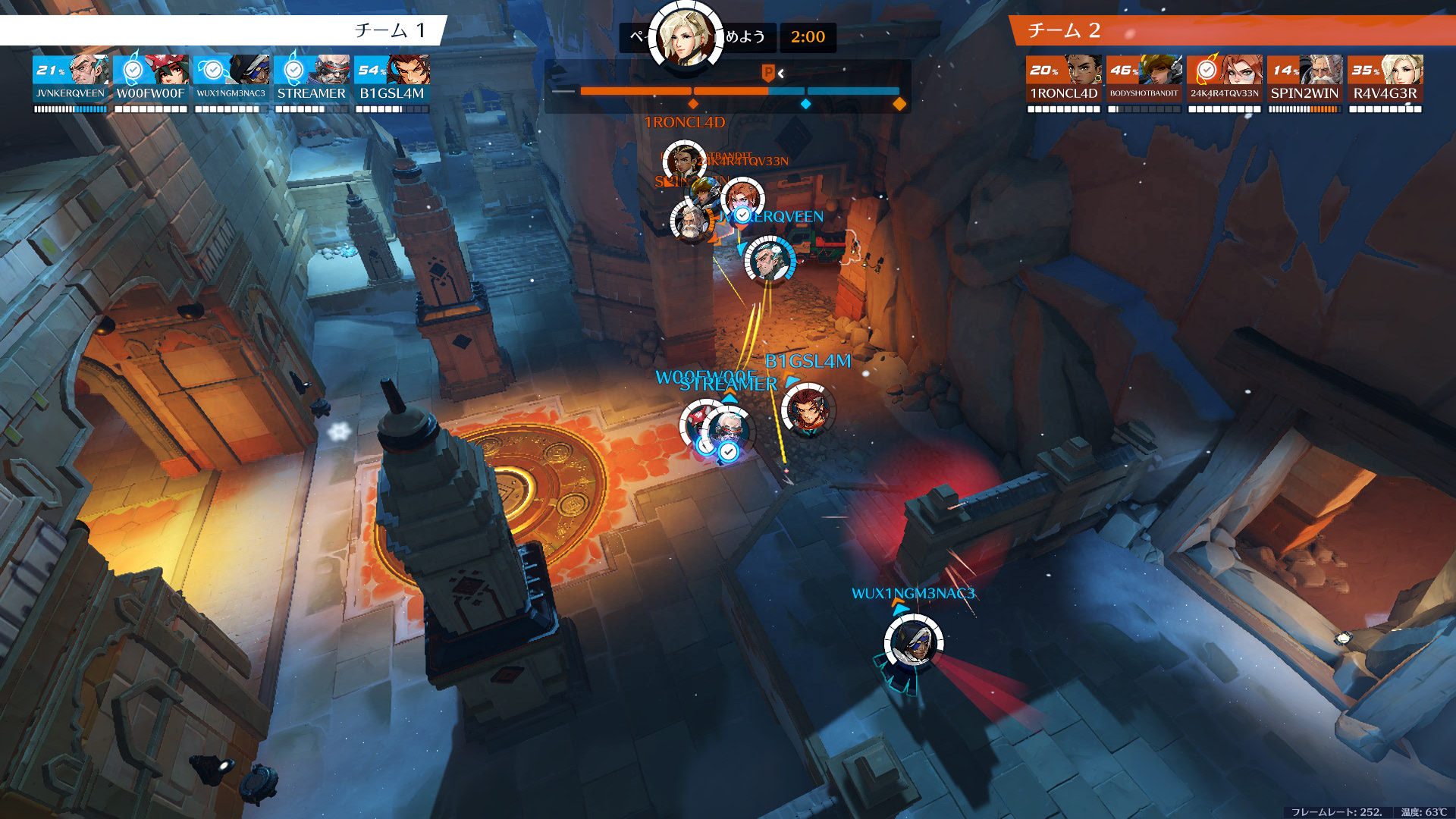
Task: Spectate R4V4G3R from the Team 2 roster
Action: pyautogui.click(x=1385, y=79)
